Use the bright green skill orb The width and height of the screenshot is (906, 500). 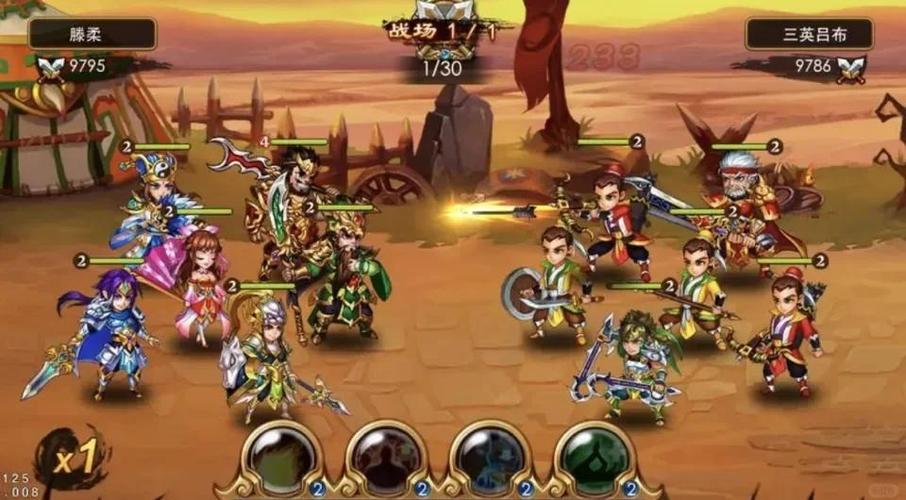(594, 457)
